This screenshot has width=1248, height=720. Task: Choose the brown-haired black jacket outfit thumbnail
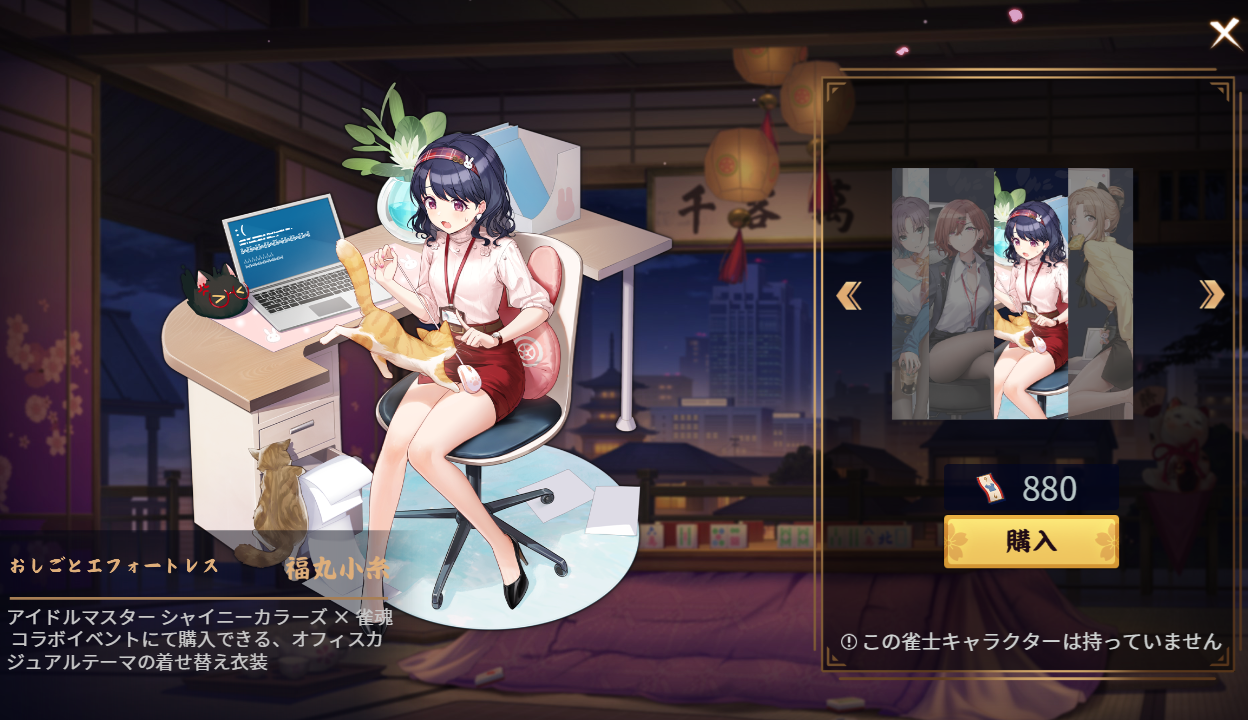[961, 294]
